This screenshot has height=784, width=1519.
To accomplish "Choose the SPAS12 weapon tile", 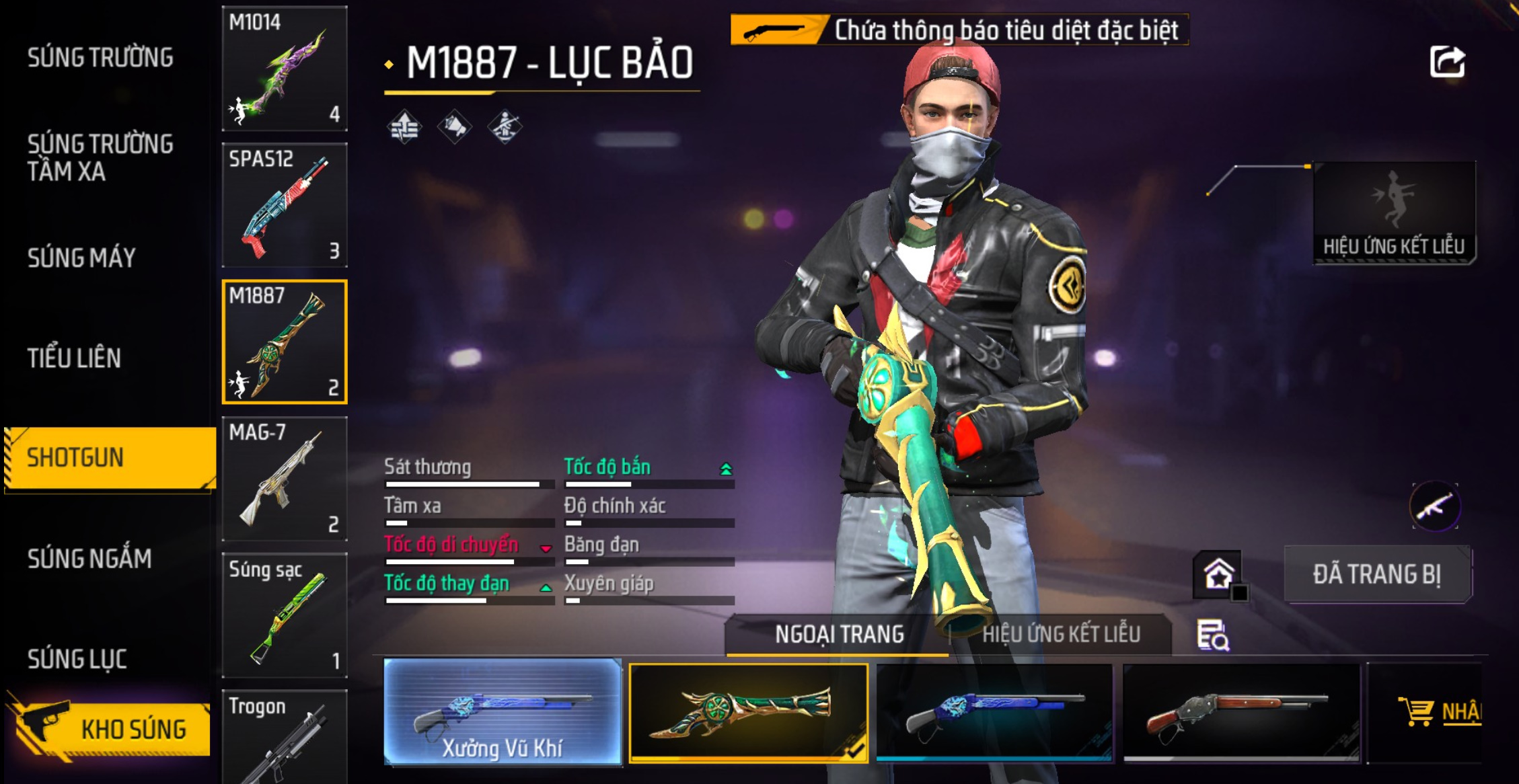I will tap(285, 205).
